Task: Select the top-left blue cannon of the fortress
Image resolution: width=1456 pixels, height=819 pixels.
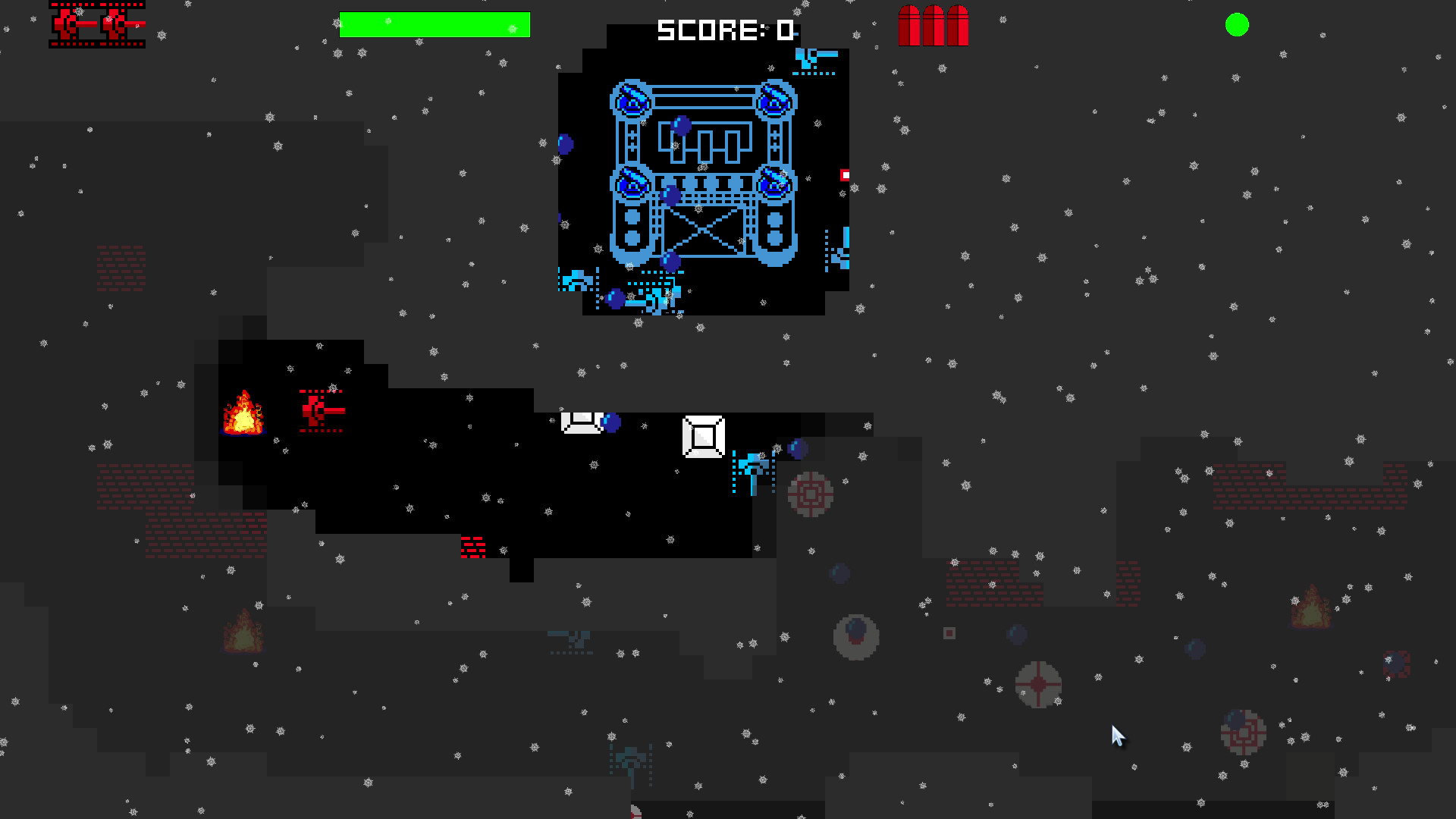Action: click(x=632, y=99)
